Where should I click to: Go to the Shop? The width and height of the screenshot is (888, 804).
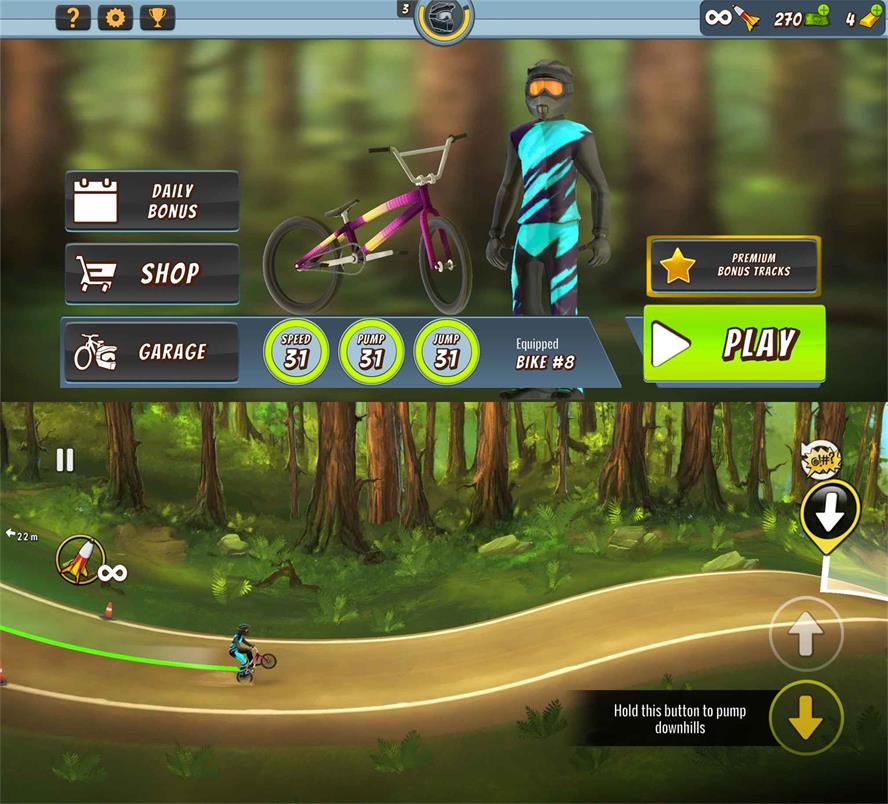152,273
